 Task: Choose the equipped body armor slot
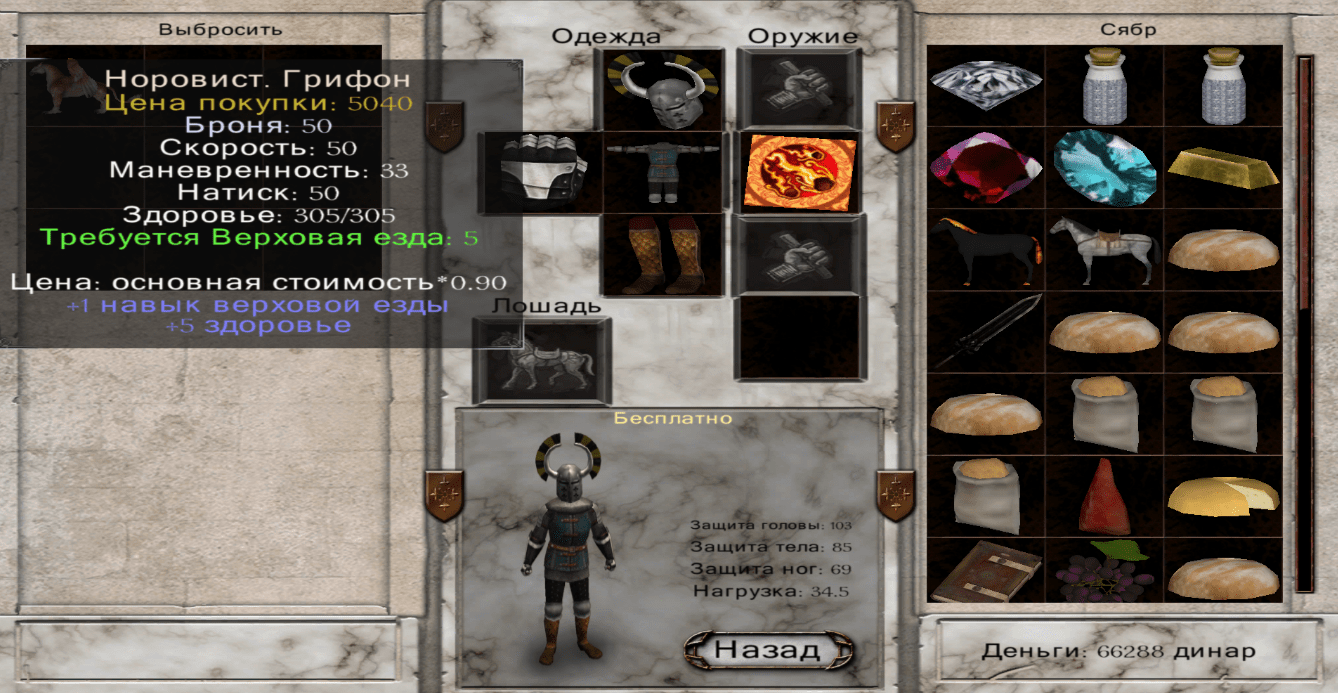click(x=663, y=172)
